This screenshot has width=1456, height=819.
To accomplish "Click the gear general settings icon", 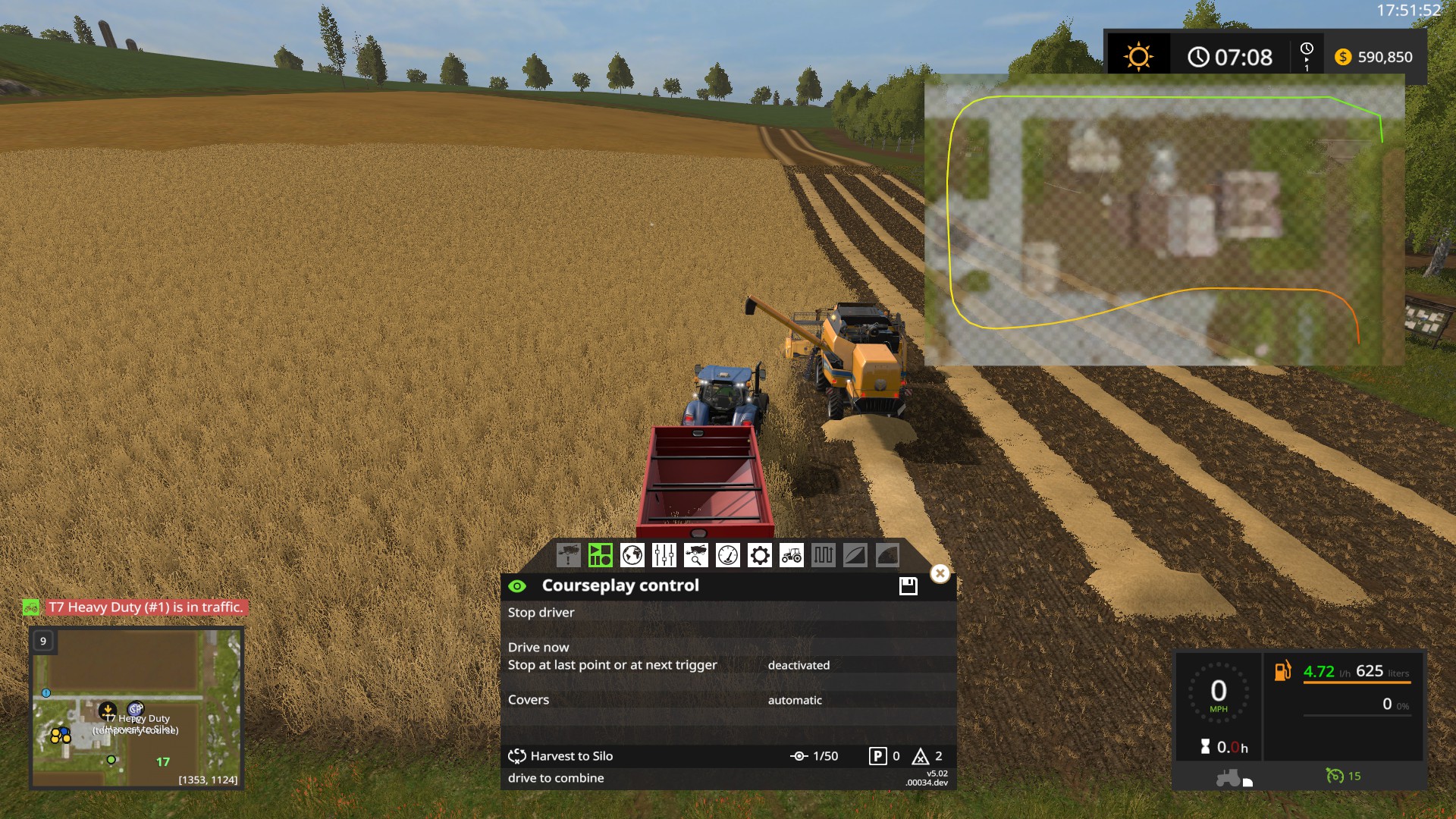I will (759, 556).
